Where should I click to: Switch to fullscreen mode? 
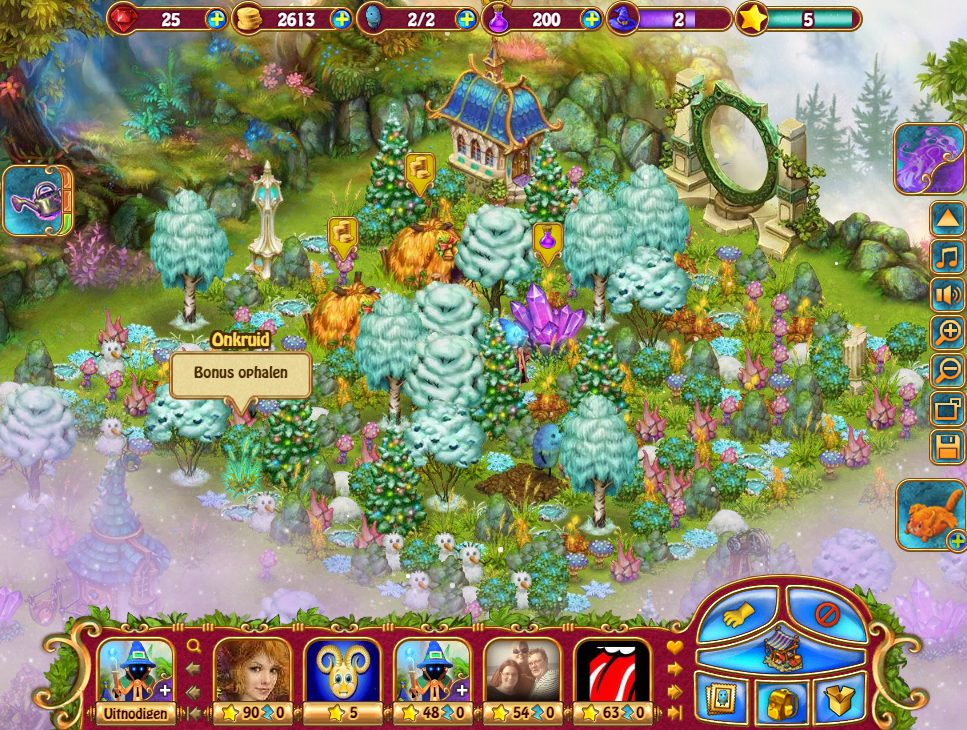[x=947, y=408]
